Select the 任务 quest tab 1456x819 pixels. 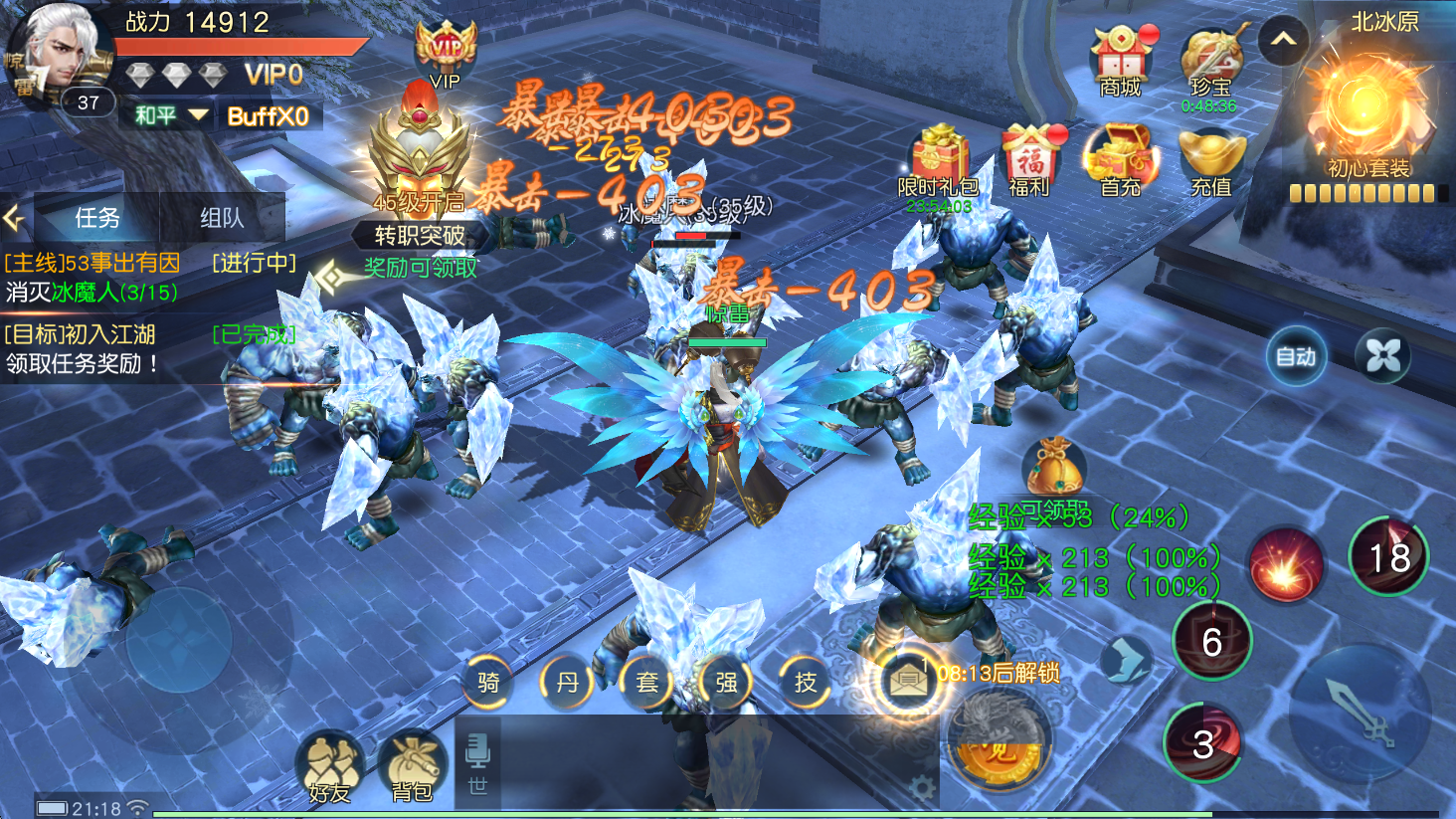pyautogui.click(x=97, y=218)
